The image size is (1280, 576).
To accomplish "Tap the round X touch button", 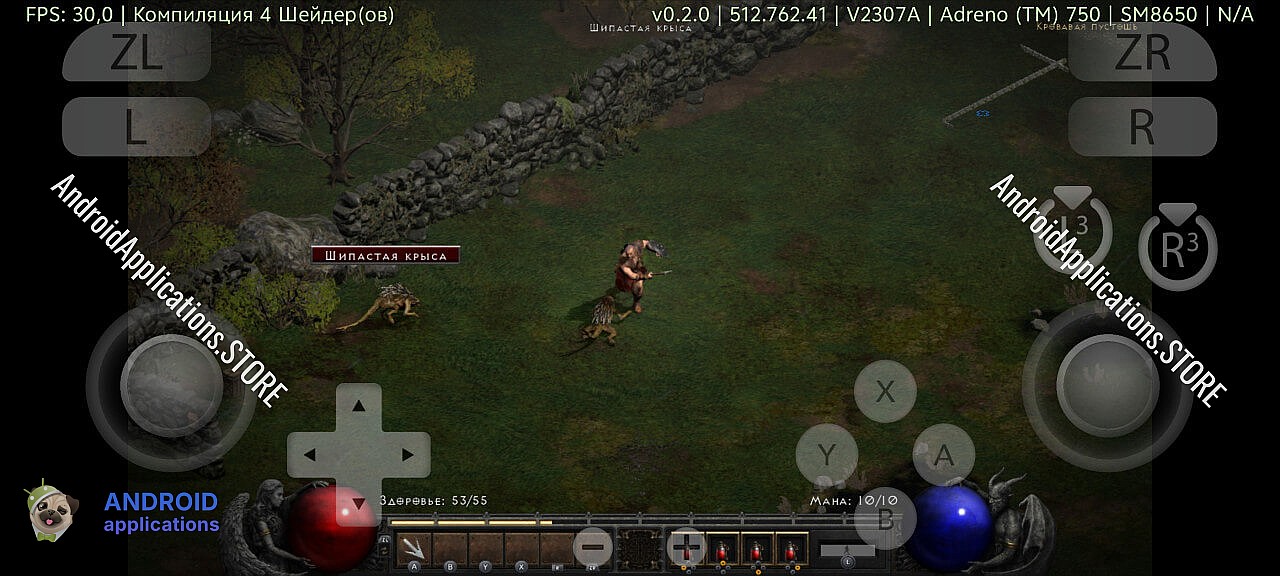I will tap(885, 391).
